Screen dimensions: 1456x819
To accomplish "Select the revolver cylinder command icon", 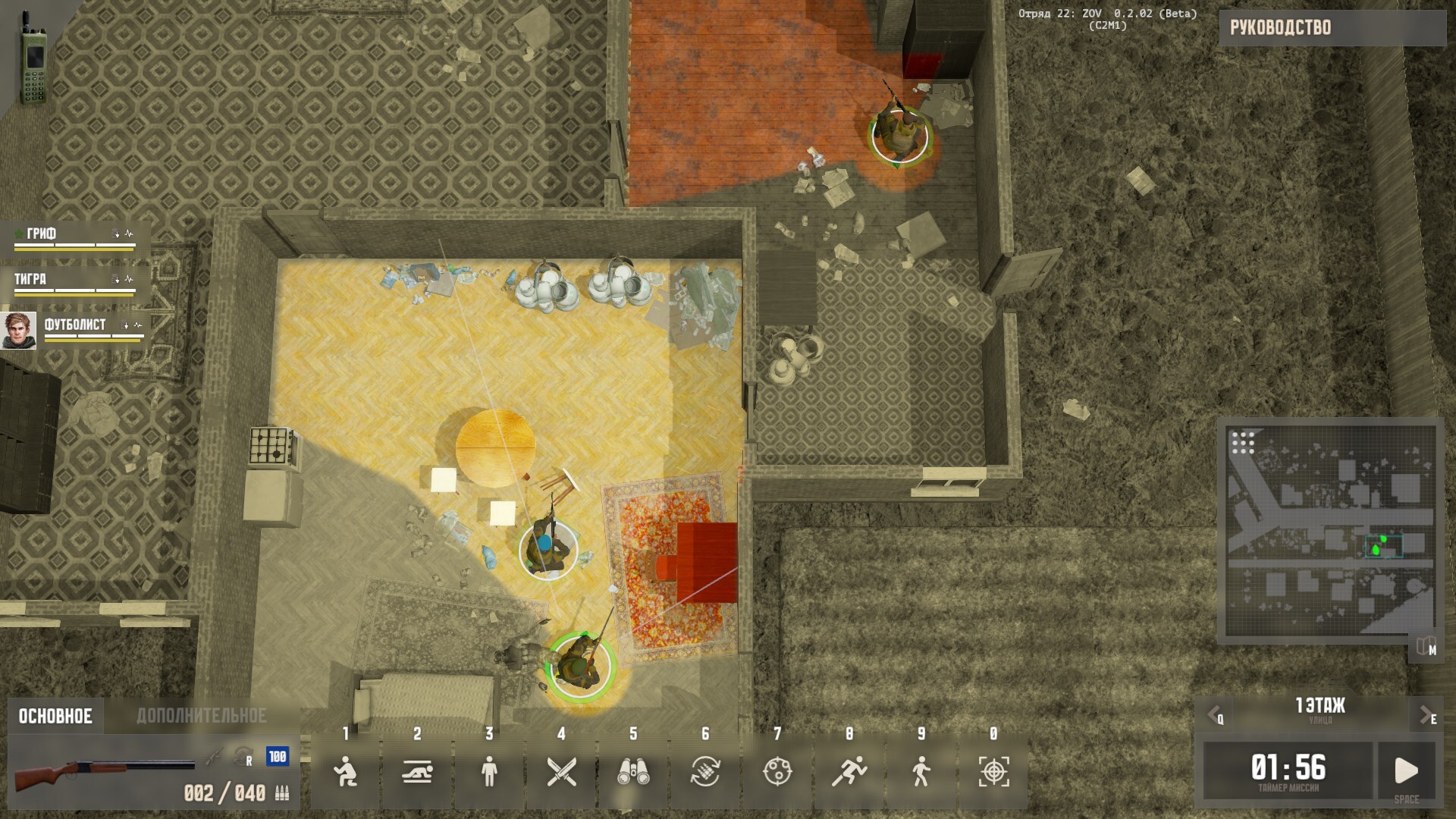I will (x=777, y=772).
